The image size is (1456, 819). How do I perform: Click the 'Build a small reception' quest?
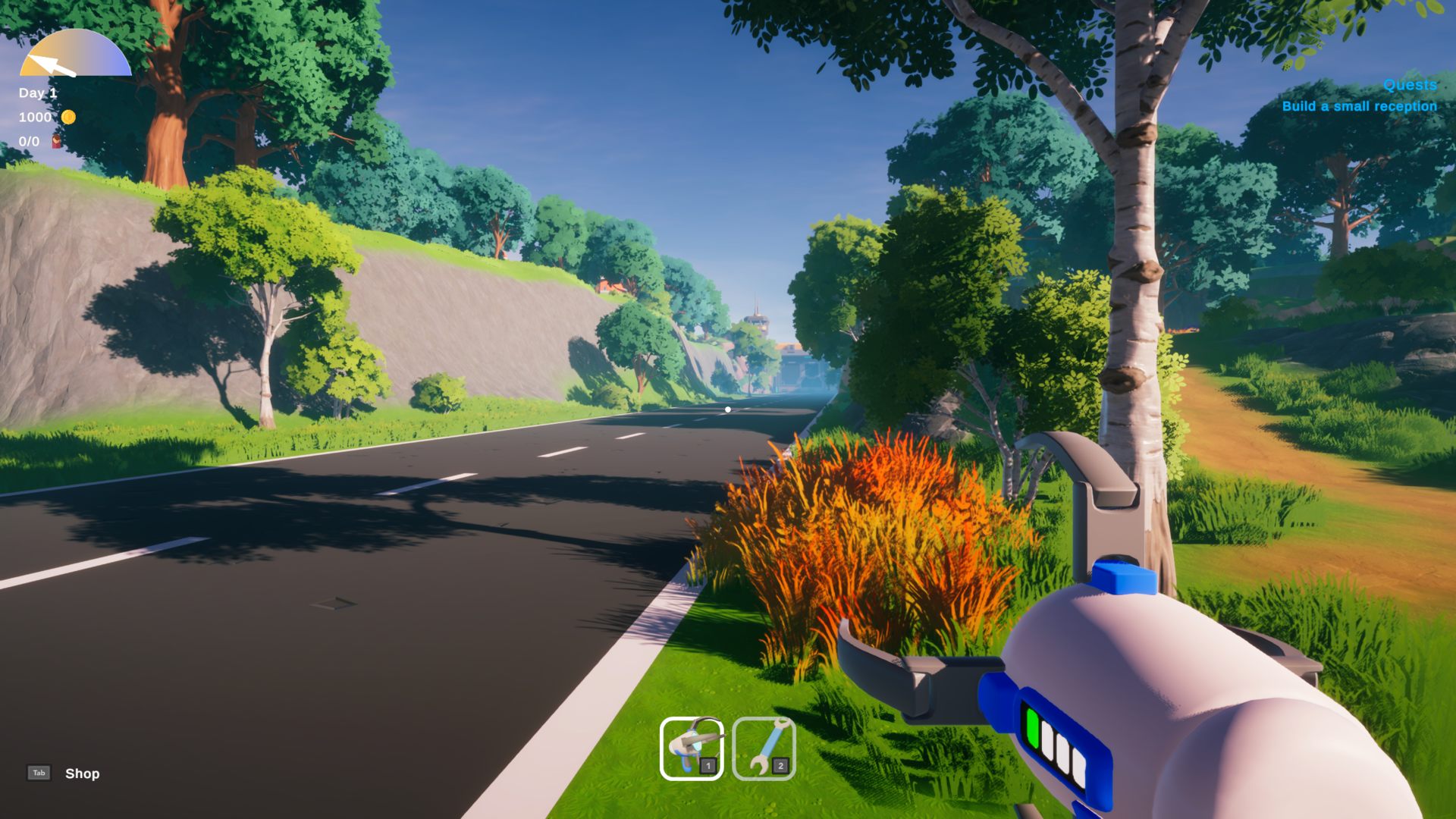click(1359, 106)
